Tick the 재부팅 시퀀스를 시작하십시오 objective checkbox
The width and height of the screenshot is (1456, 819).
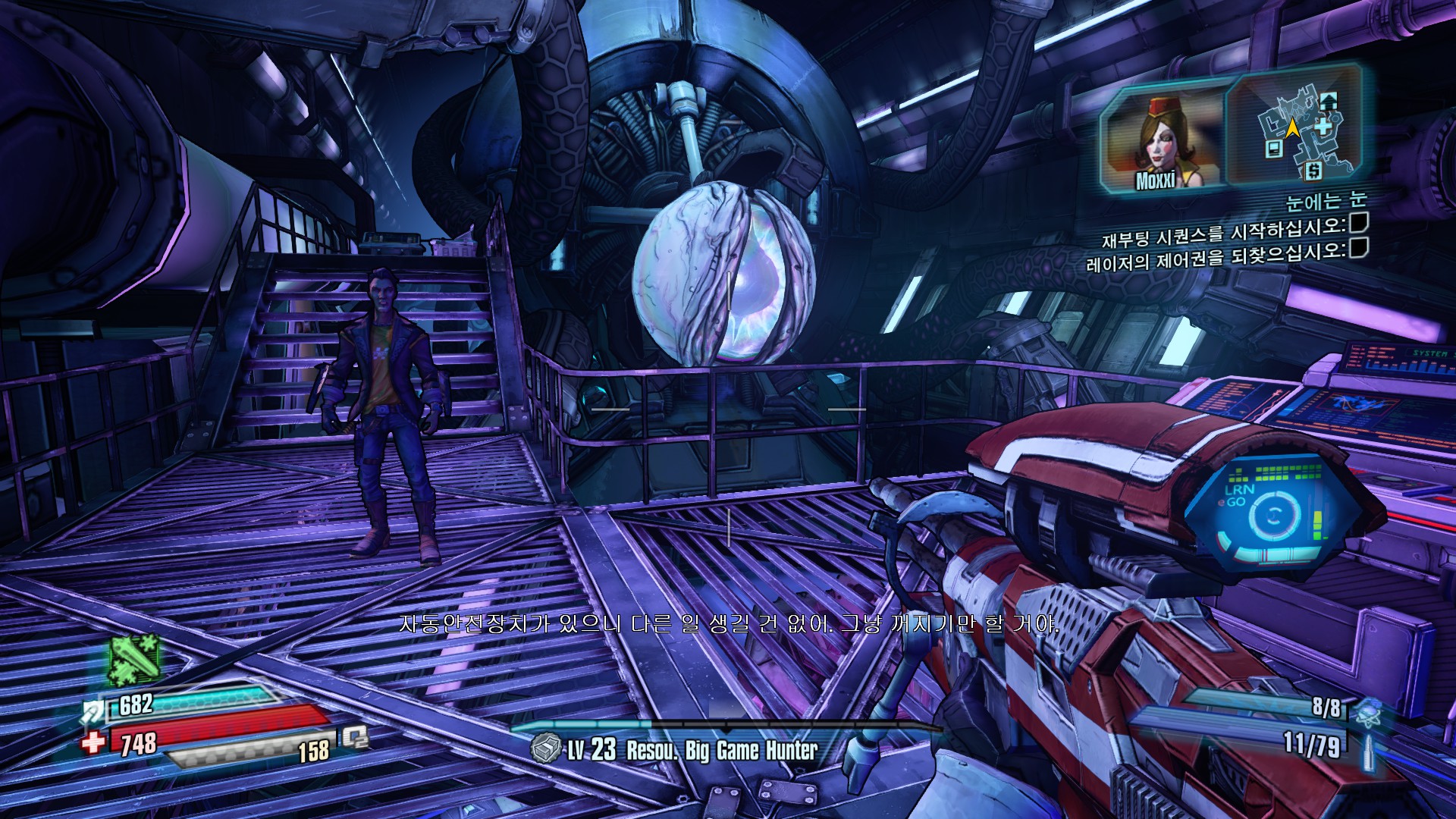coord(1357,223)
